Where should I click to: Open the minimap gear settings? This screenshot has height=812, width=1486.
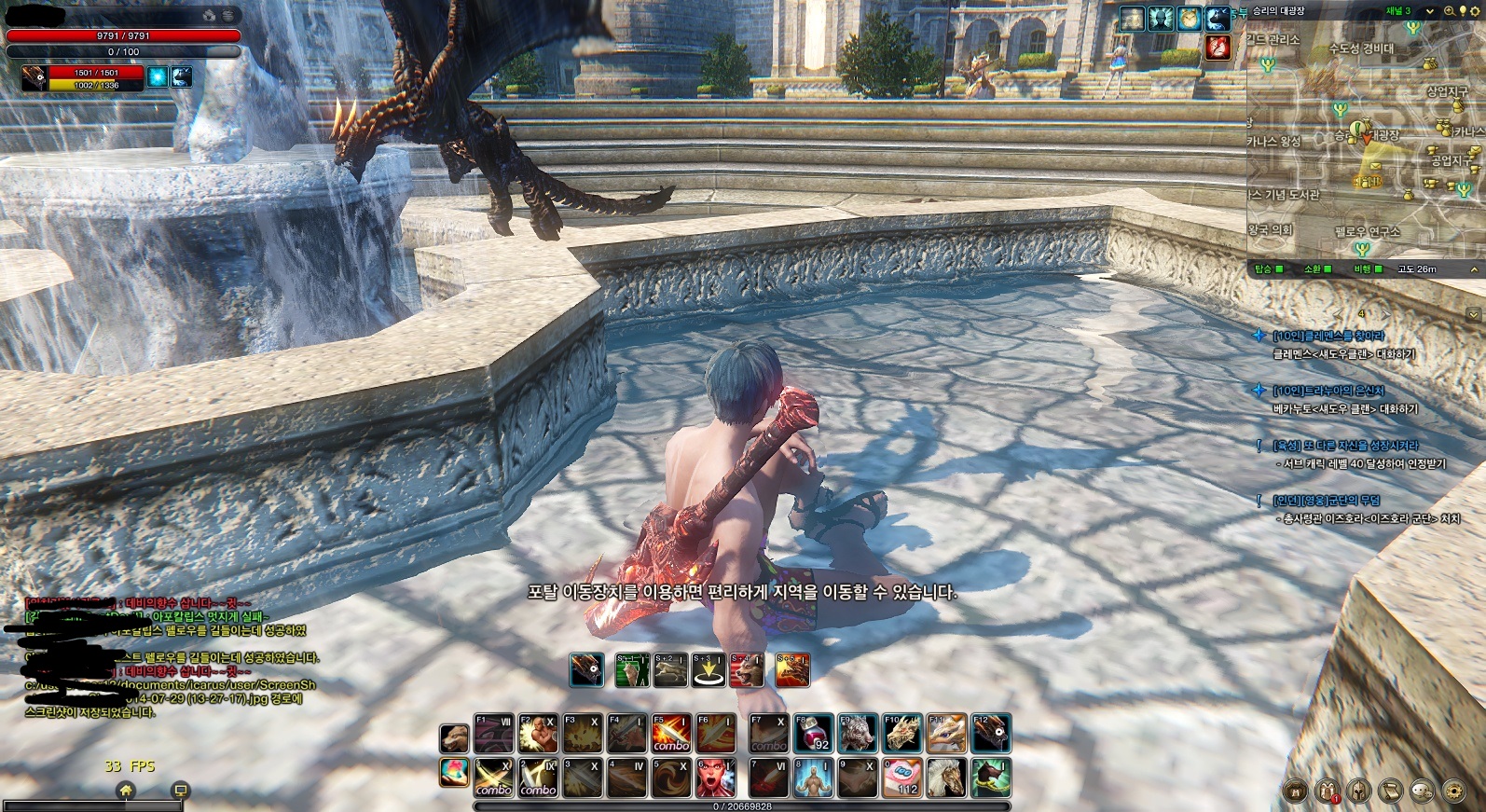[x=1475, y=11]
